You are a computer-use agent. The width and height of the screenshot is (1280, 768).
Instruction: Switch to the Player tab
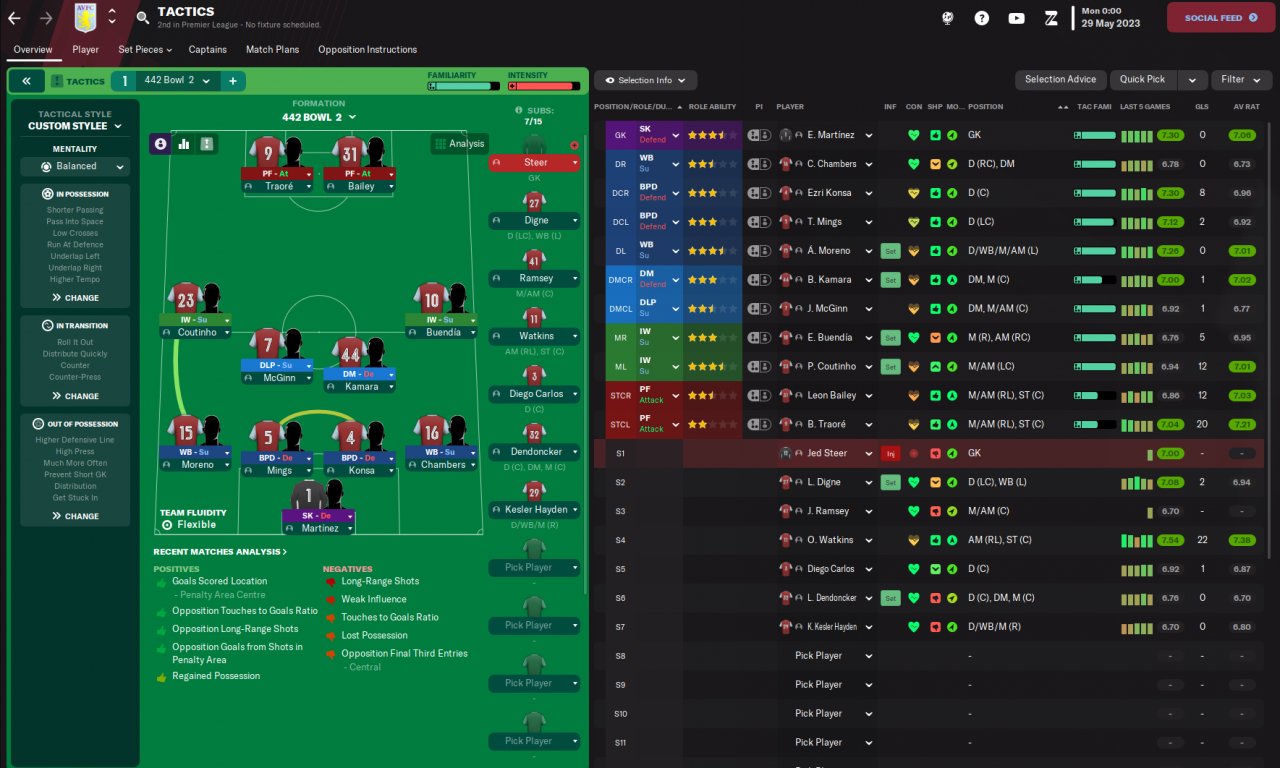85,49
